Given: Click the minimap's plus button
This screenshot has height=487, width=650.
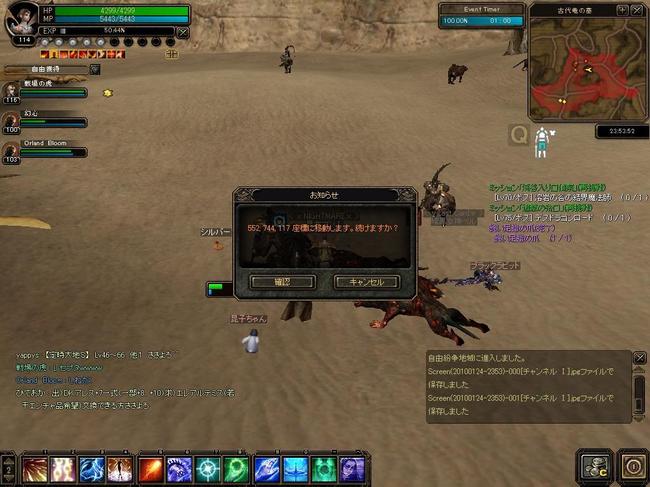Looking at the screenshot, I should tap(622, 9).
